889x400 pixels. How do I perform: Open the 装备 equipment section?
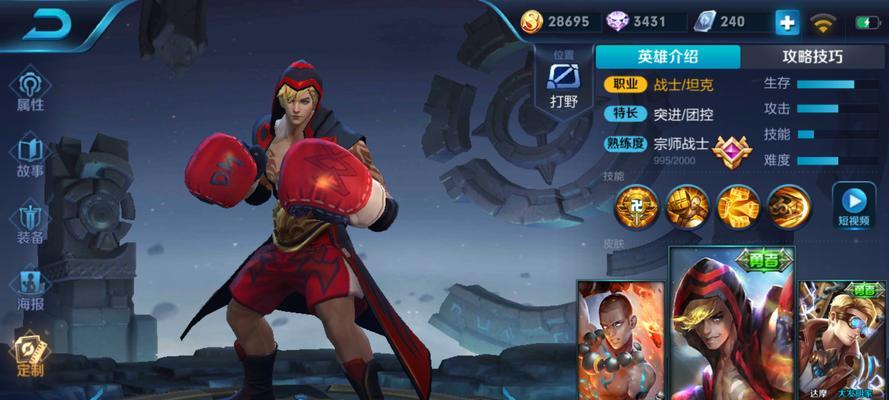30,224
